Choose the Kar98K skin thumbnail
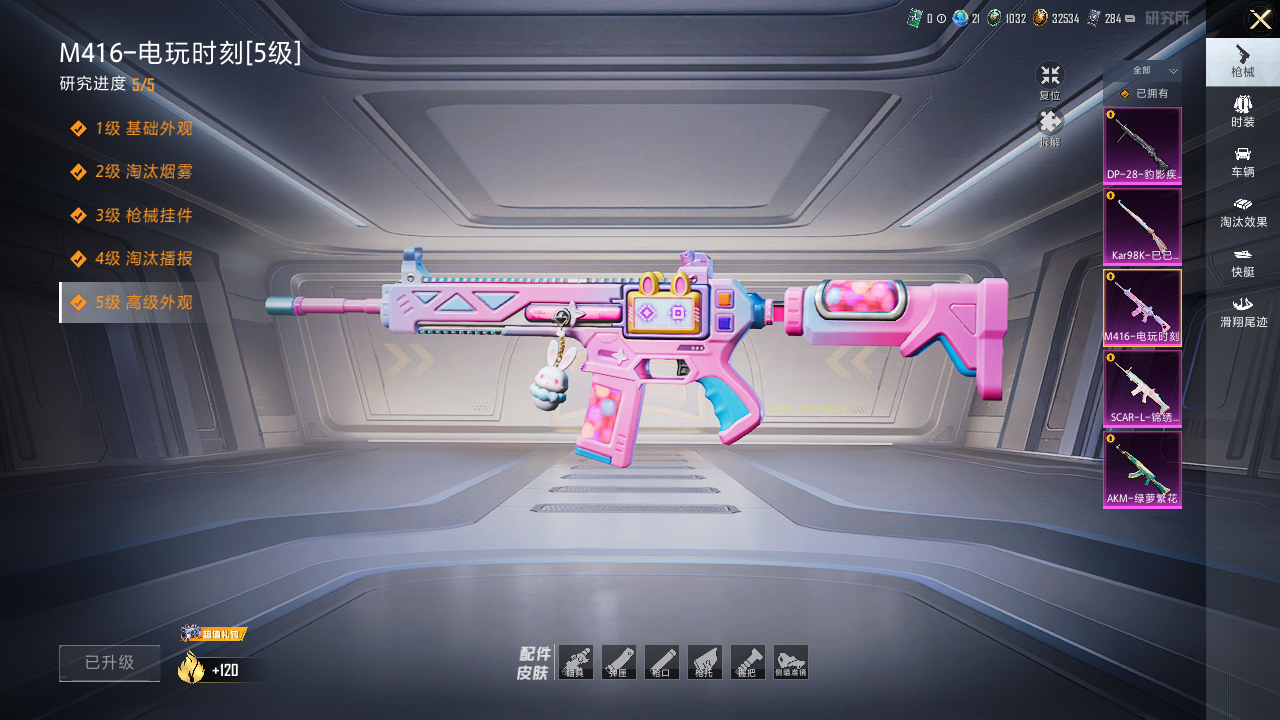This screenshot has width=1280, height=720. coord(1142,227)
